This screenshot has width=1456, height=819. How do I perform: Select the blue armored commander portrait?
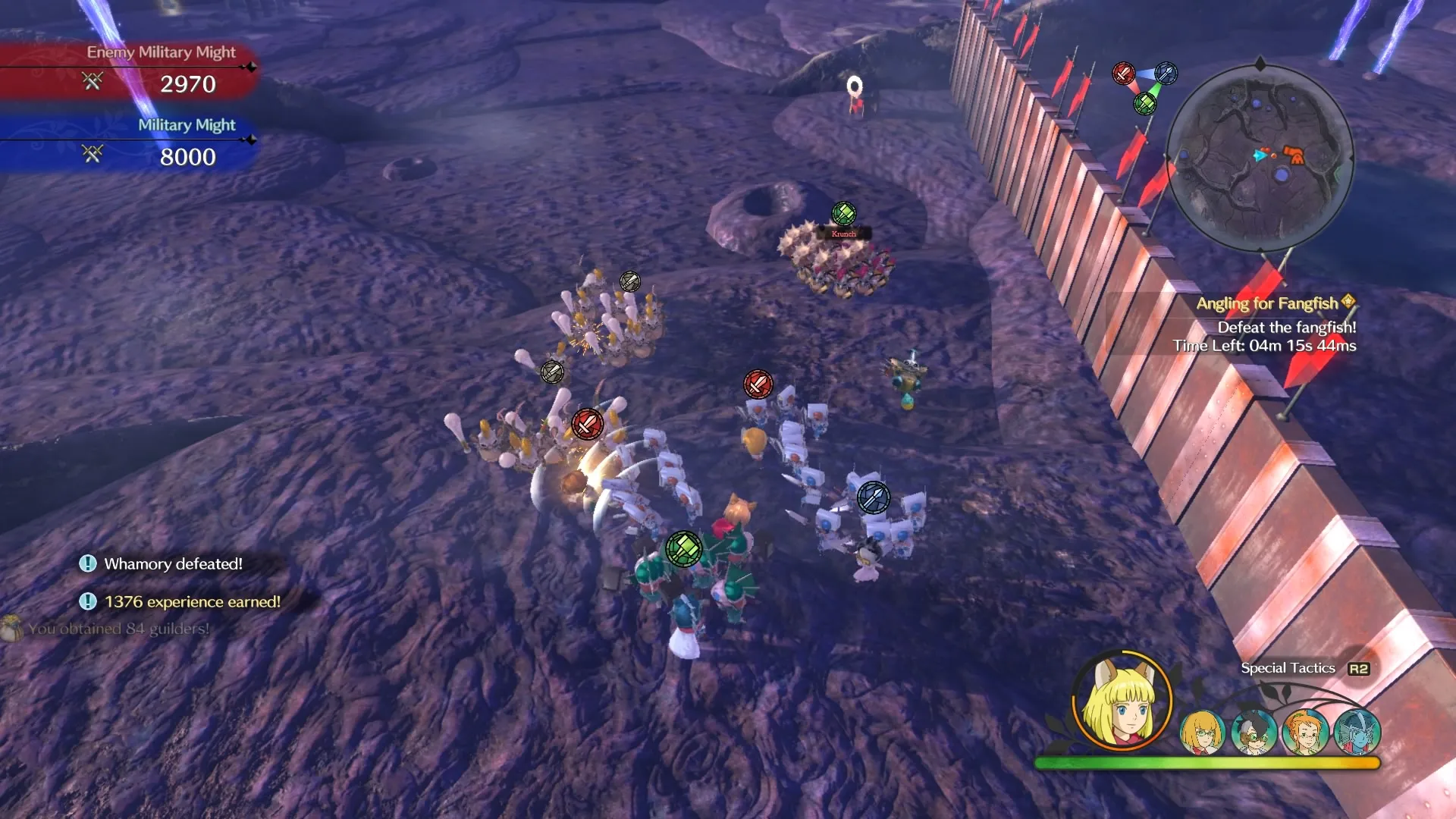click(x=1357, y=732)
